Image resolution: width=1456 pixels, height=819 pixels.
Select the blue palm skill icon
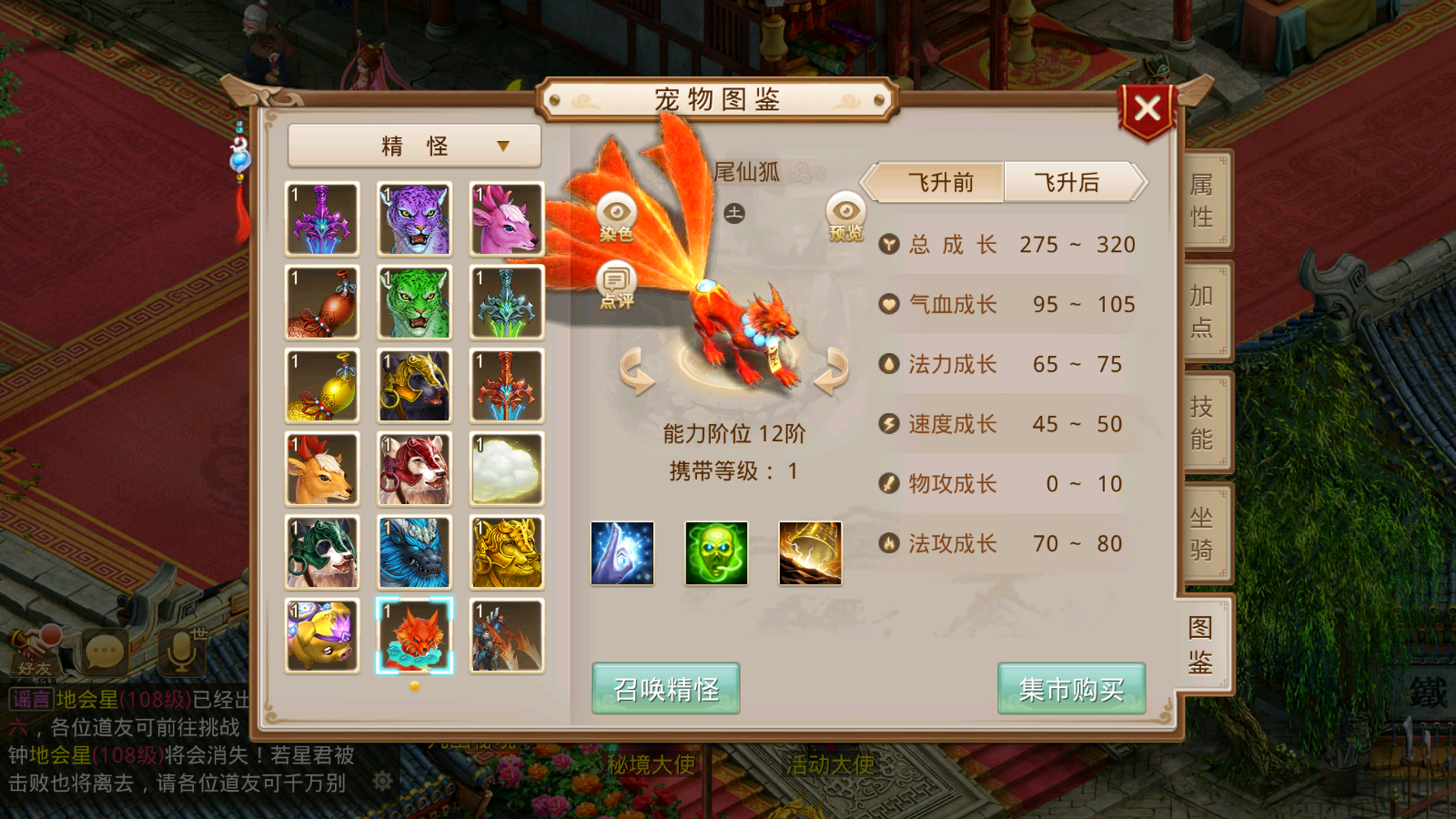click(x=623, y=554)
